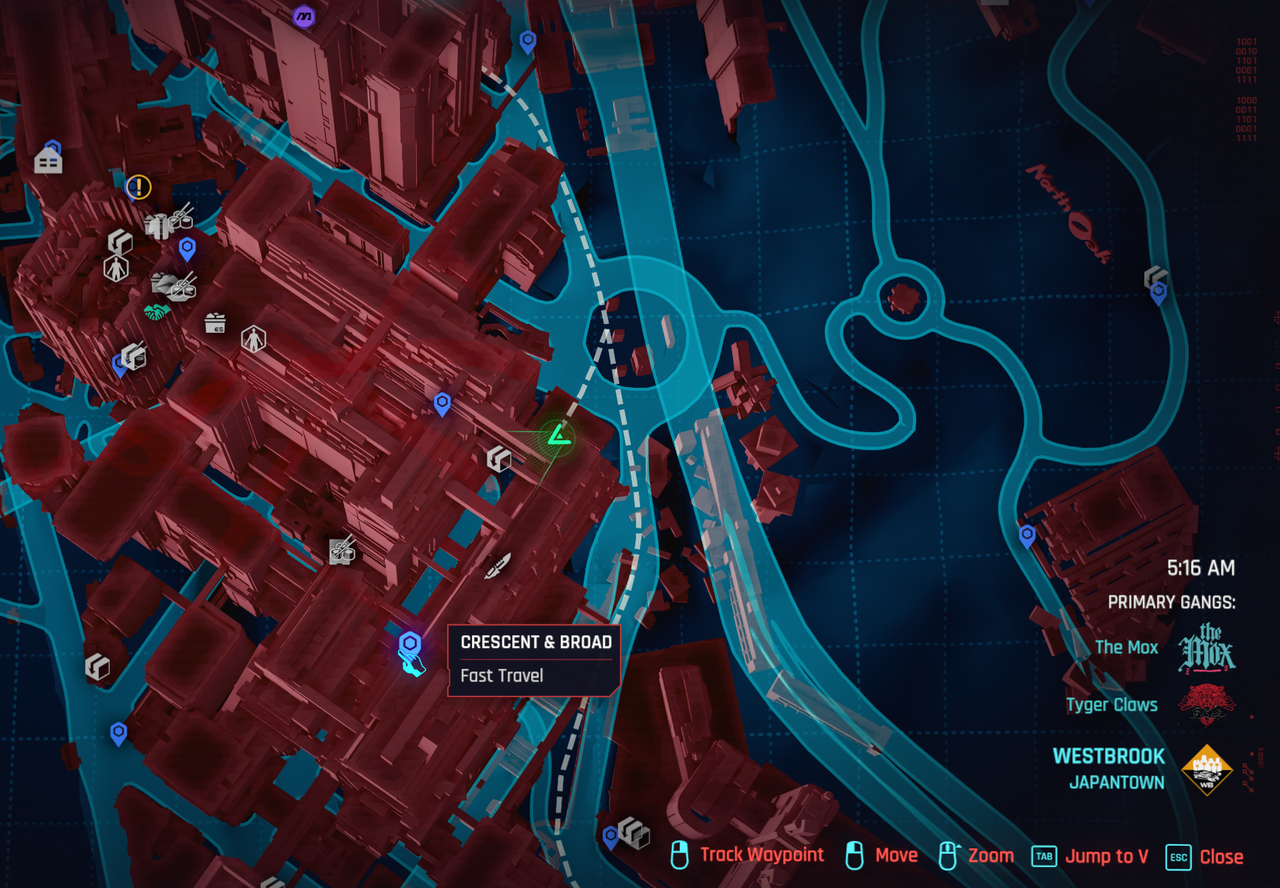Click the green player position arrow
This screenshot has width=1280, height=888.
[x=554, y=436]
